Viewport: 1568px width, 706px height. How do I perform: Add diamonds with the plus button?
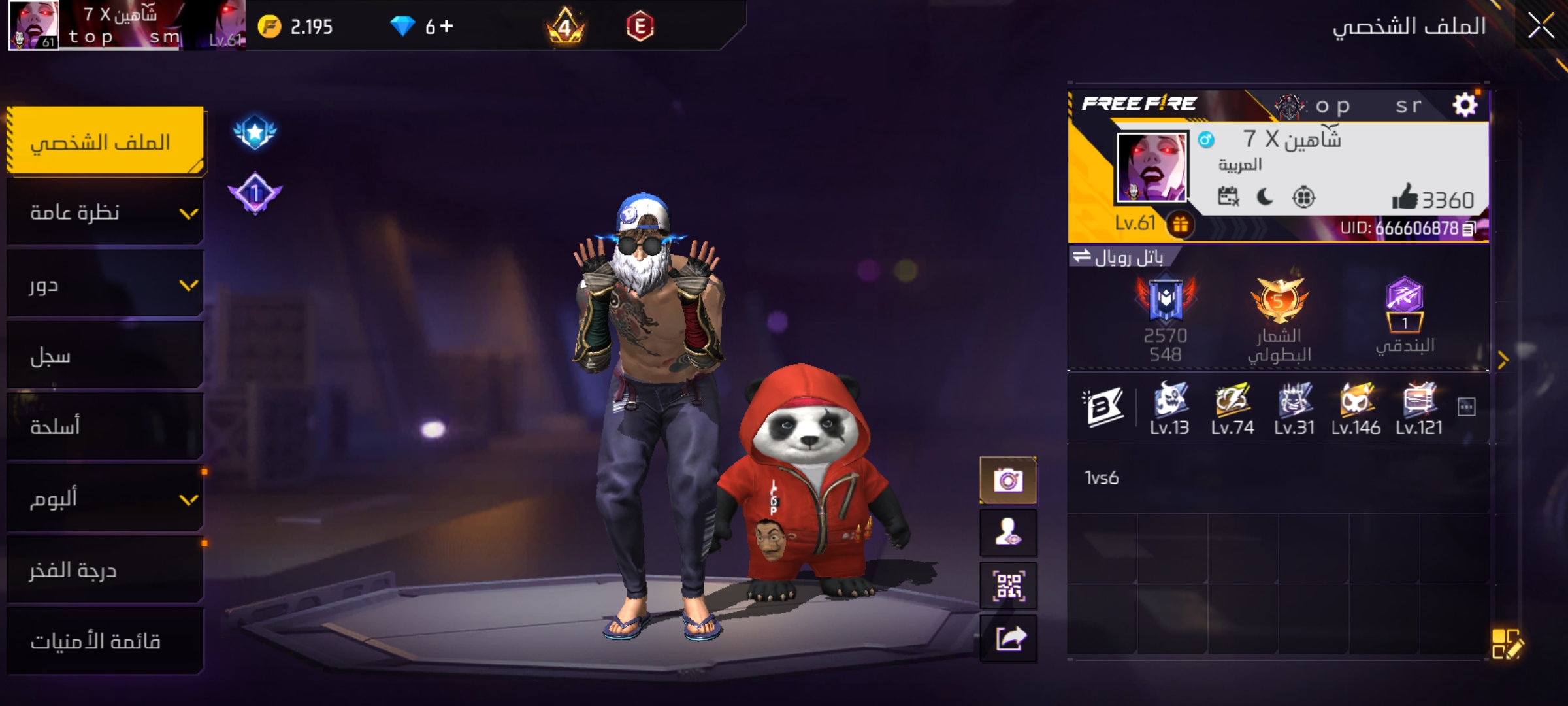447,26
